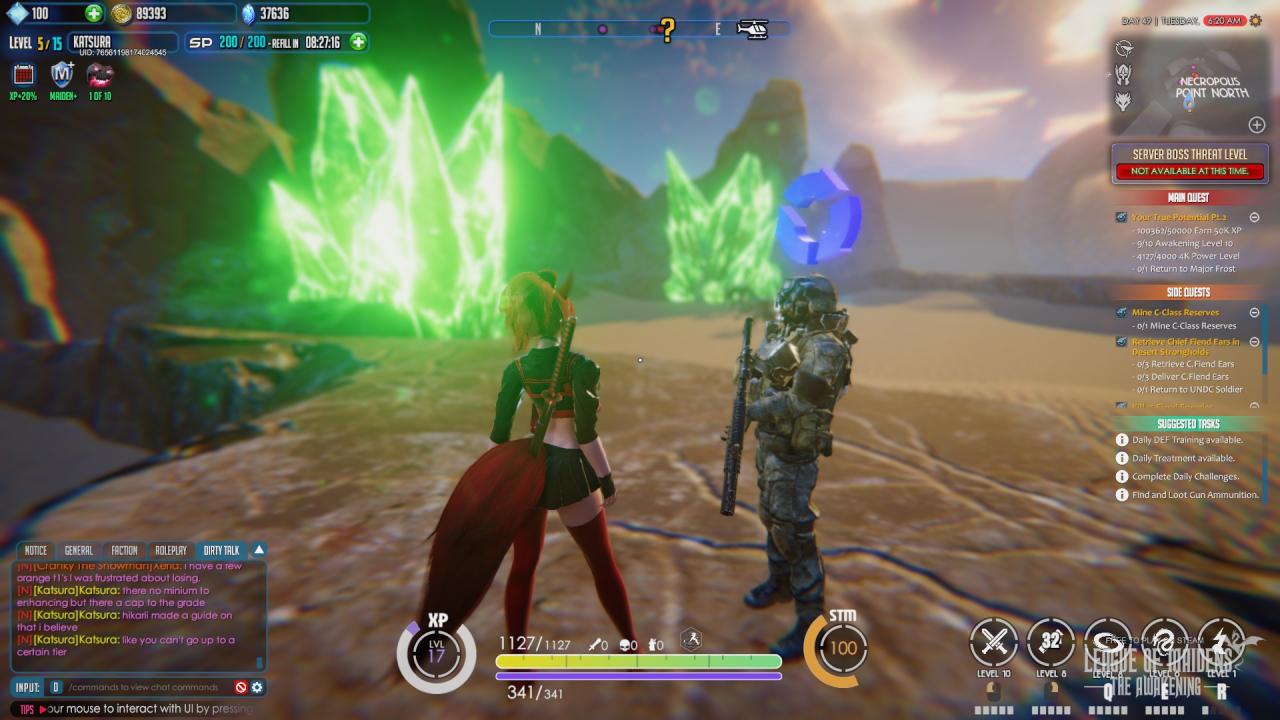Add diamonds with the green plus button
The height and width of the screenshot is (720, 1280).
point(93,14)
